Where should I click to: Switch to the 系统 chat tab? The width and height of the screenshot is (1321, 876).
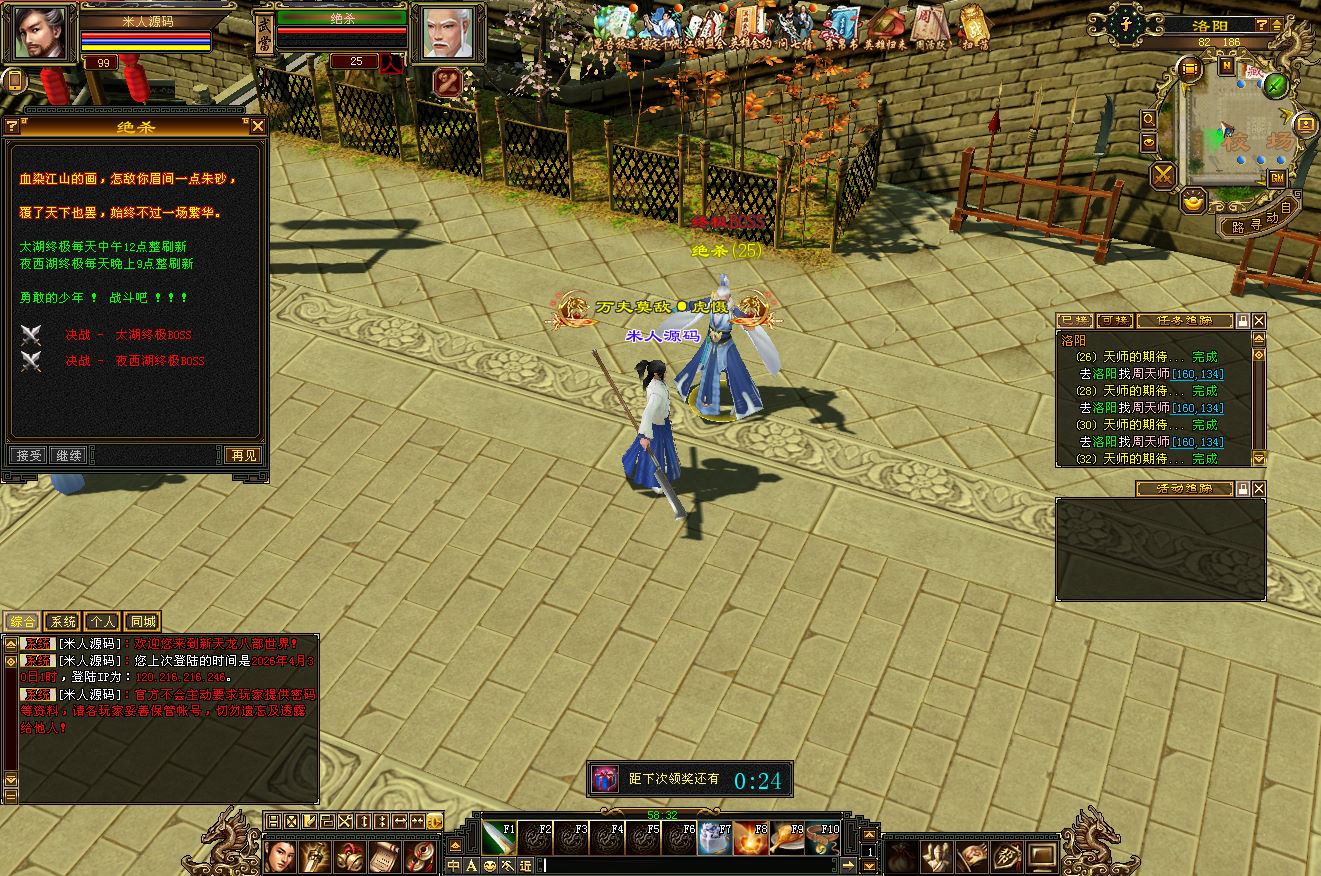(x=62, y=622)
